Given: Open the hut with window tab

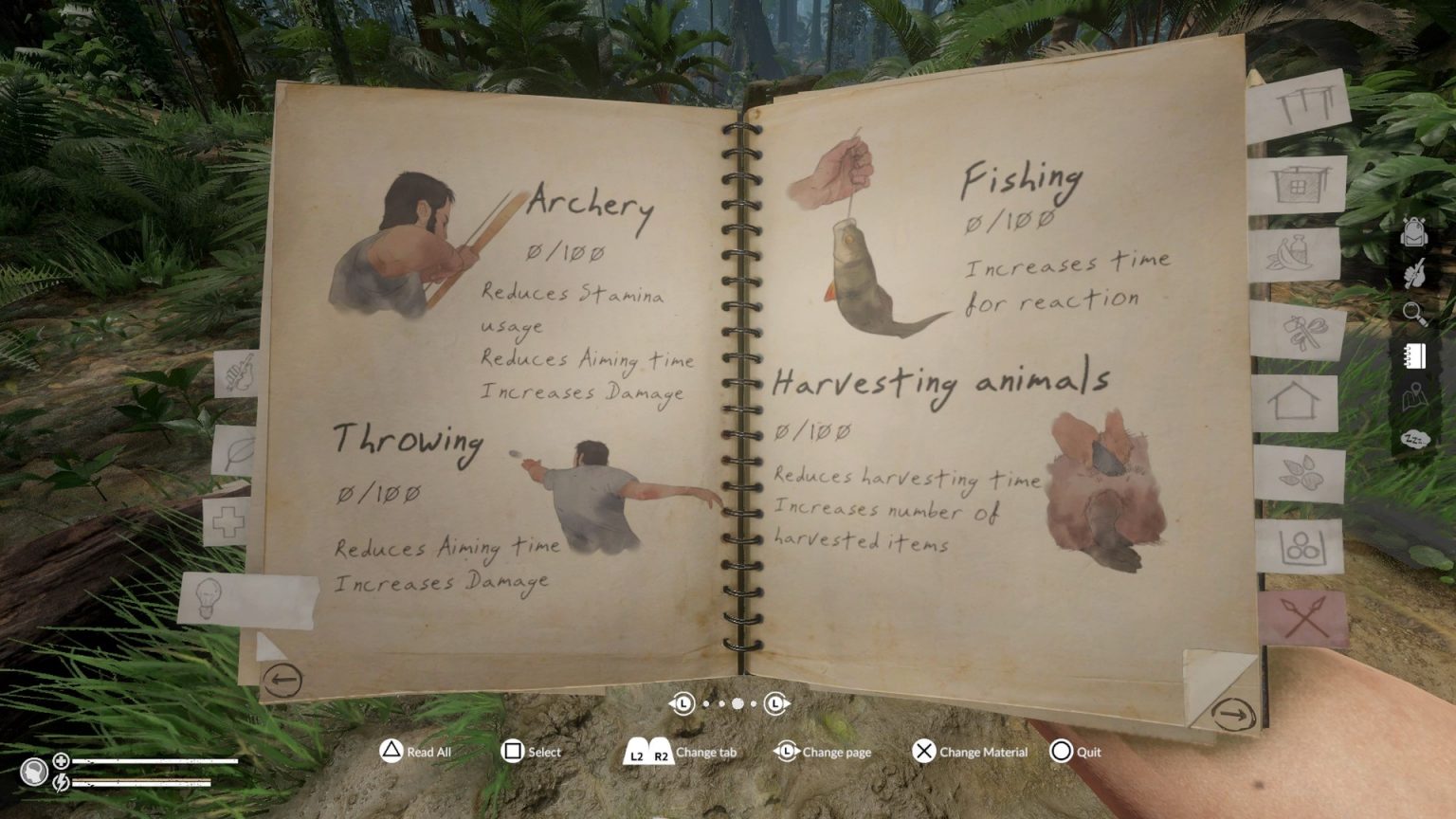Looking at the screenshot, I should click(x=1297, y=184).
